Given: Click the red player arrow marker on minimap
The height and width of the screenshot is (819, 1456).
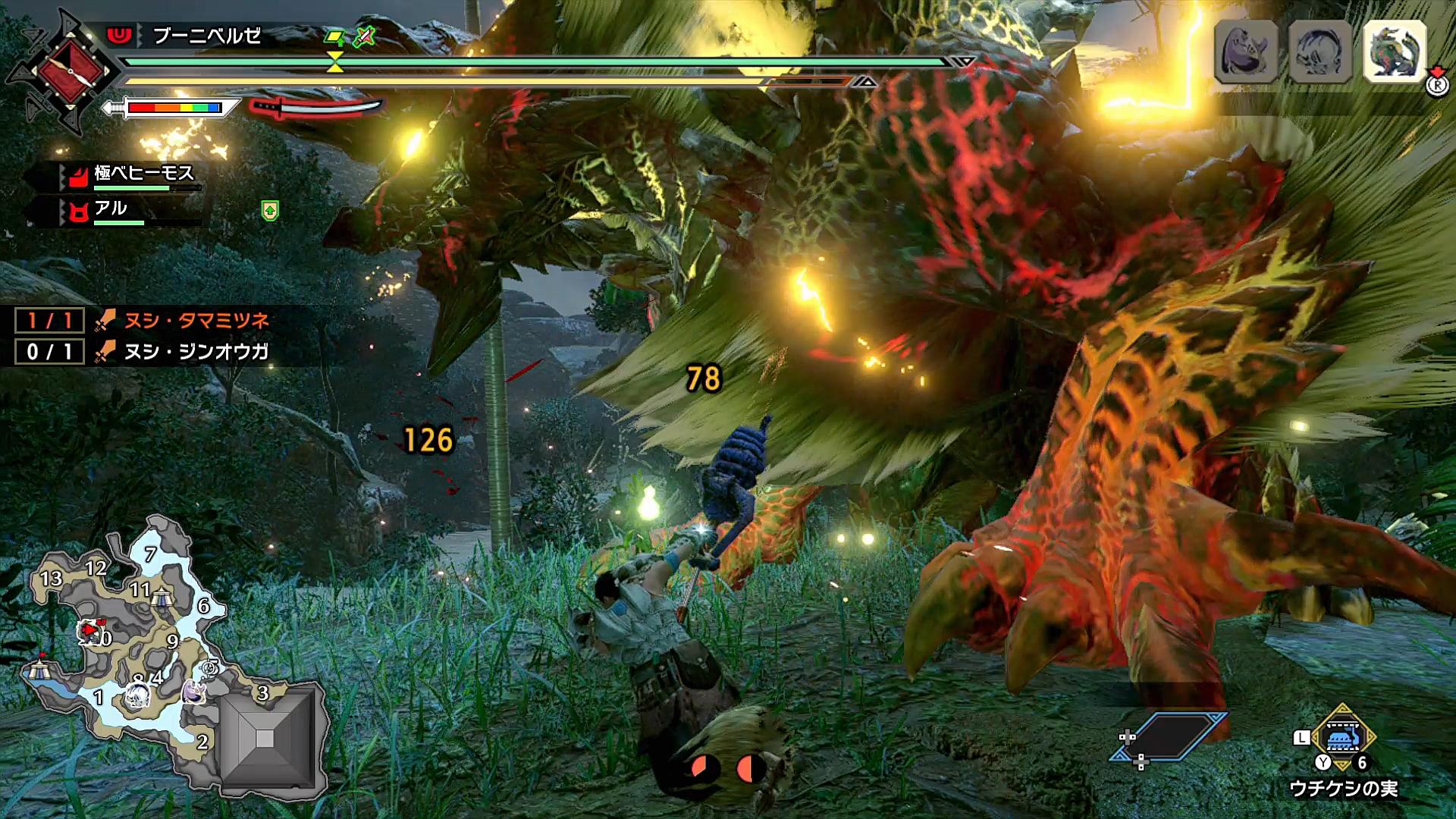Looking at the screenshot, I should [x=90, y=629].
